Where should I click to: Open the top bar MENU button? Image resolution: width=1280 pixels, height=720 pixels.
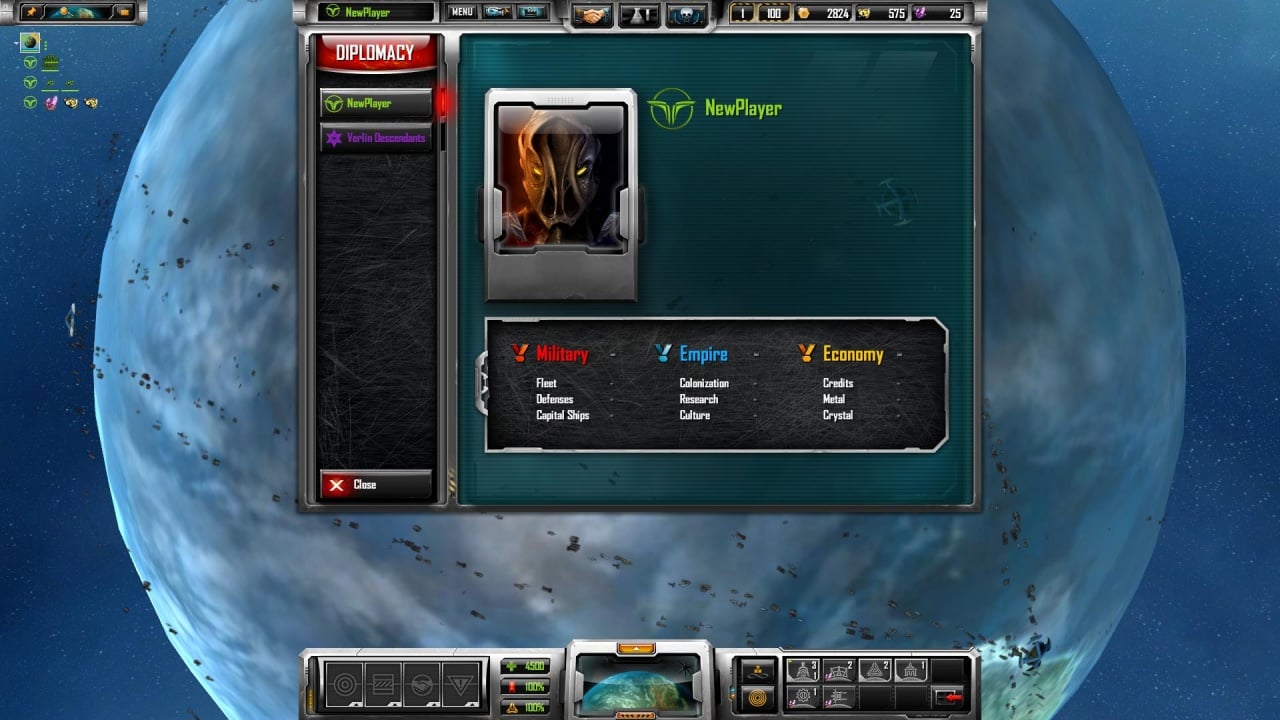point(461,12)
